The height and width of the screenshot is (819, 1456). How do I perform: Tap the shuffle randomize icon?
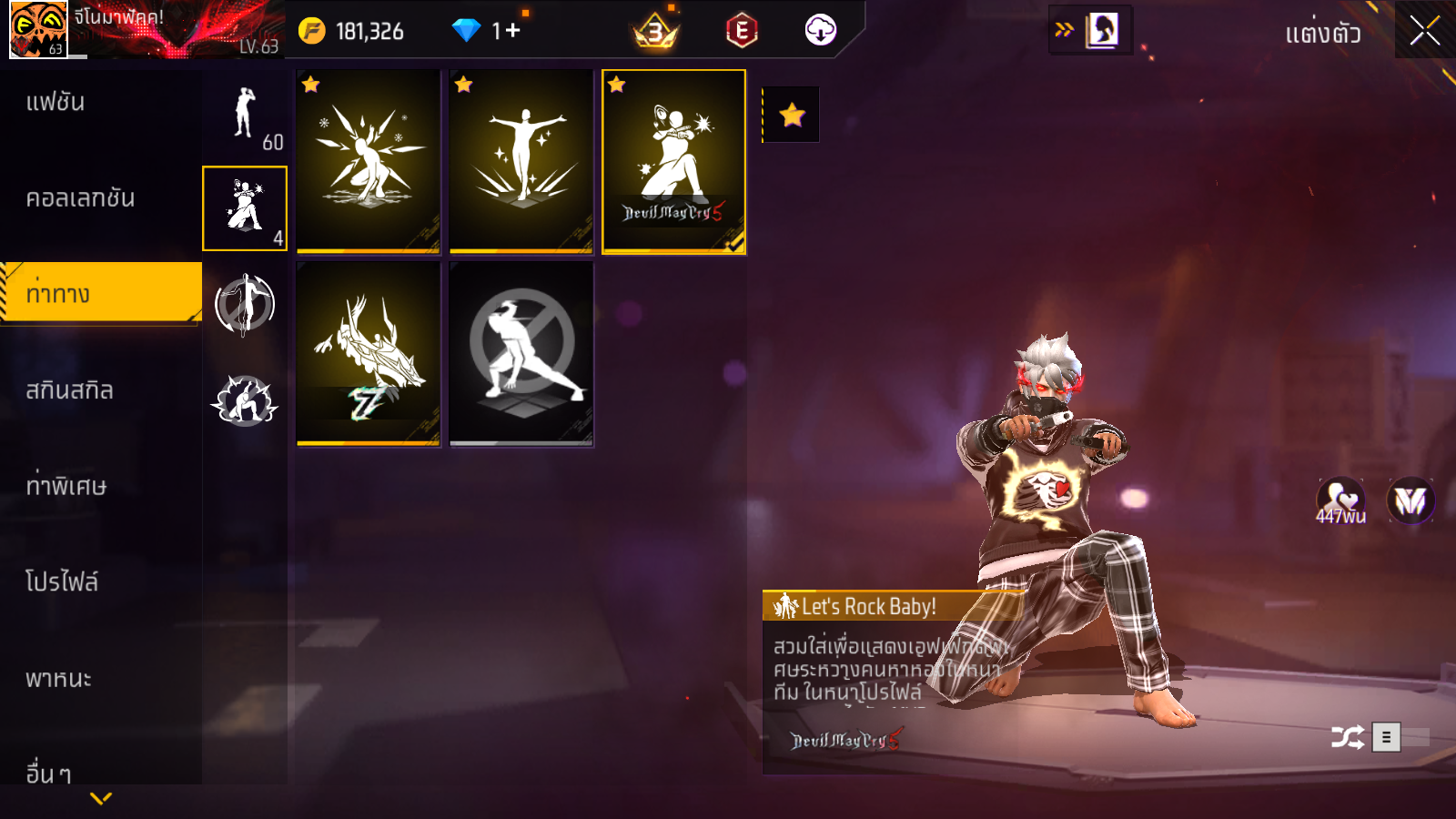[x=1347, y=737]
